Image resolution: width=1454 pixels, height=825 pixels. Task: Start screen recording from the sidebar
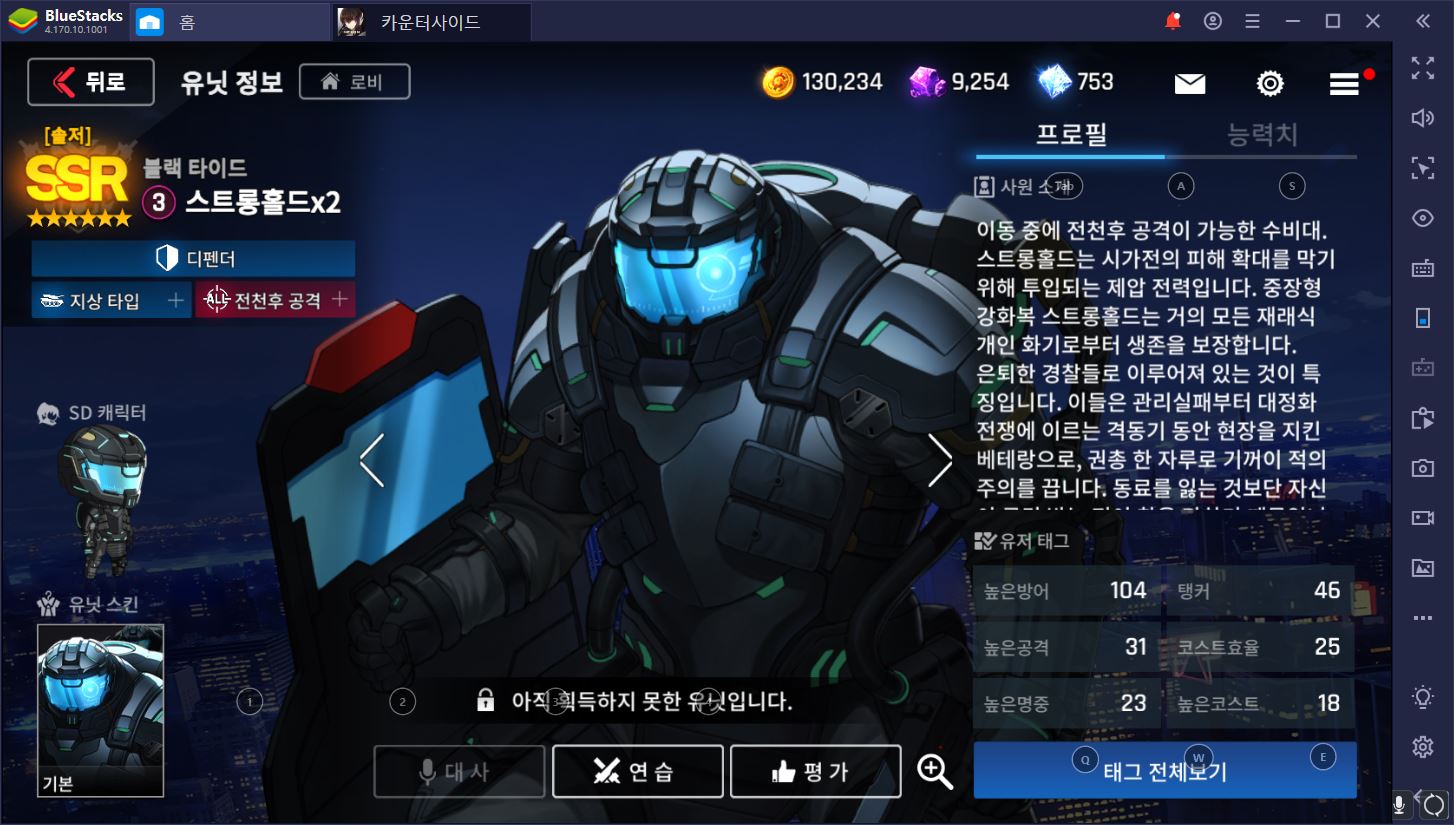tap(1423, 517)
